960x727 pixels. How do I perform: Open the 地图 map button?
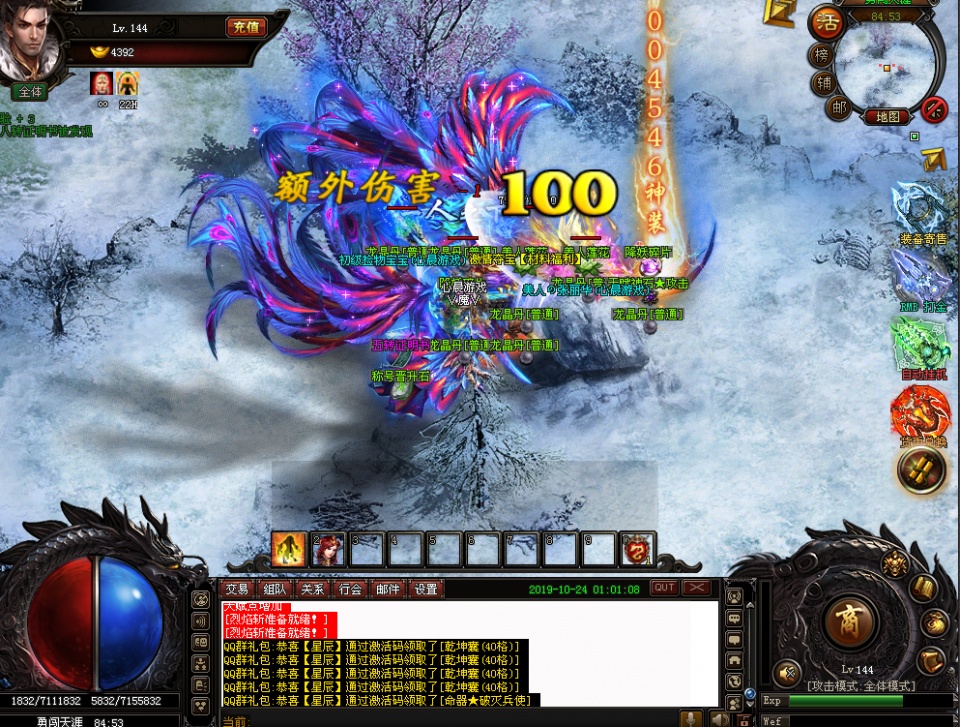(887, 116)
